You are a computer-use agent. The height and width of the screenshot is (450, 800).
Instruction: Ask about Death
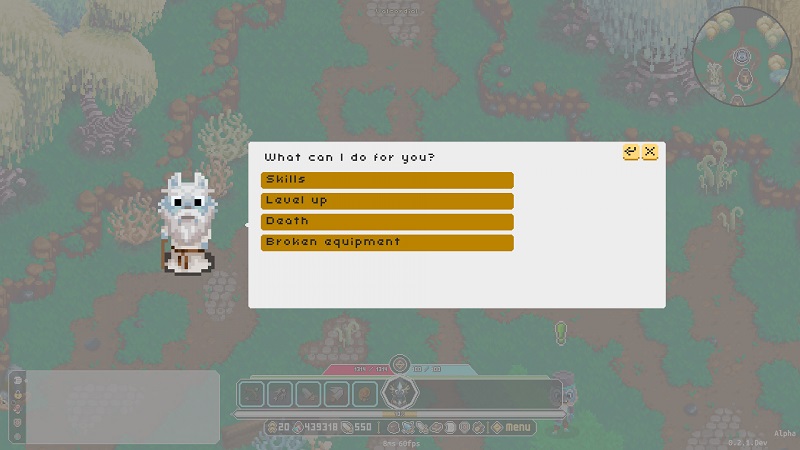pos(386,222)
